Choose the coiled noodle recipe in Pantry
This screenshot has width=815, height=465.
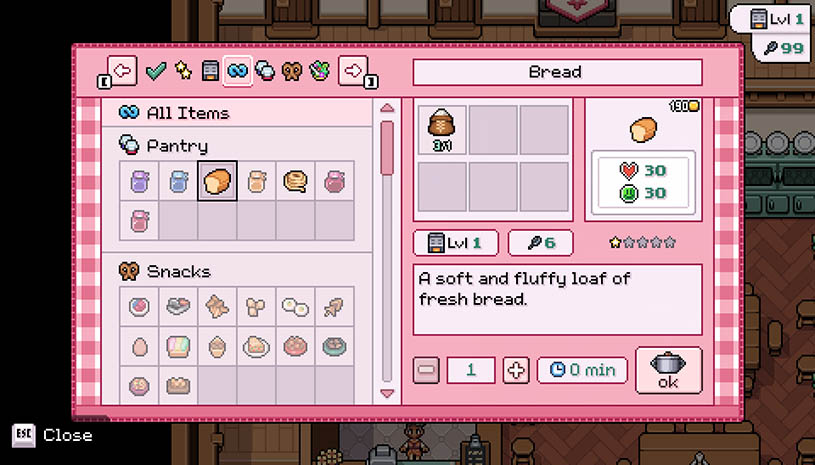pos(295,181)
